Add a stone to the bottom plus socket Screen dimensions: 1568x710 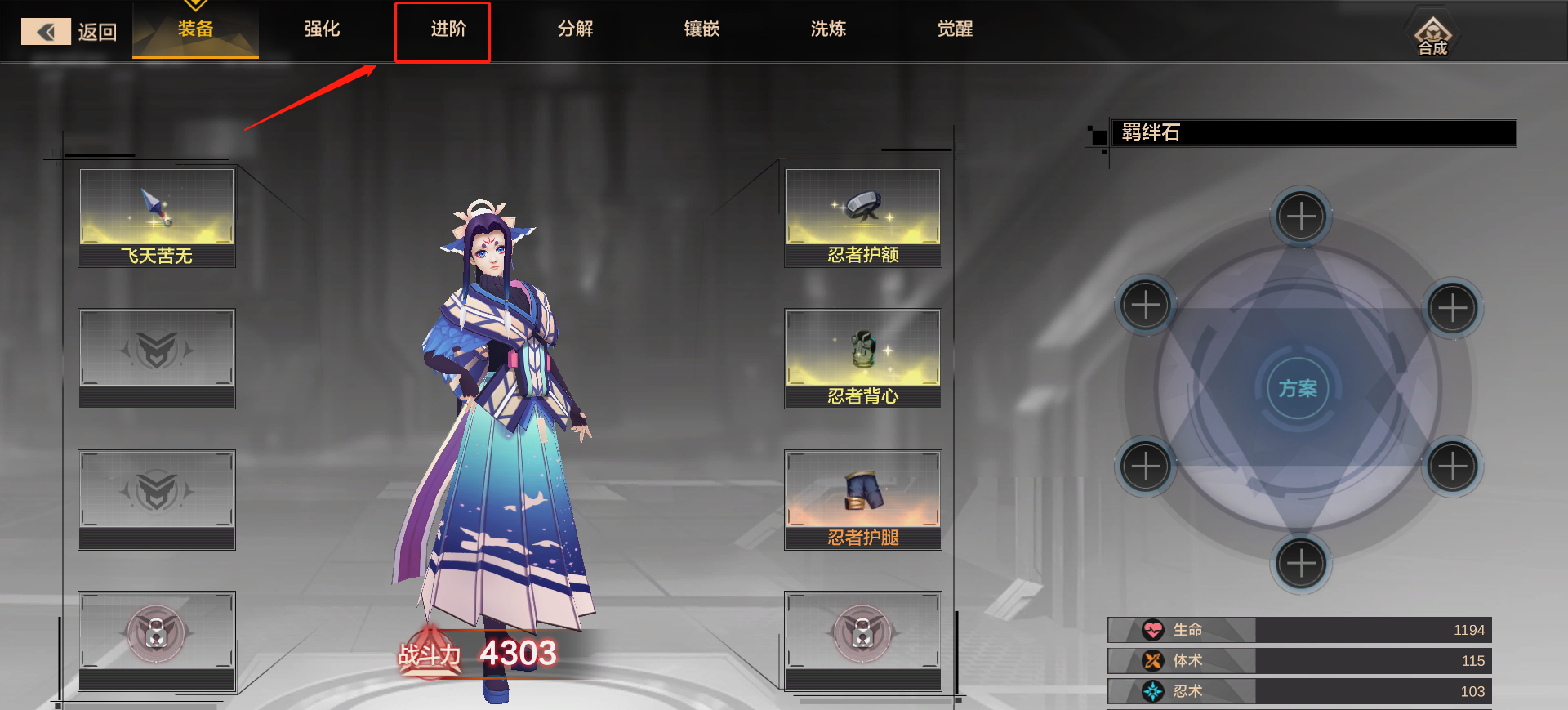click(1301, 563)
